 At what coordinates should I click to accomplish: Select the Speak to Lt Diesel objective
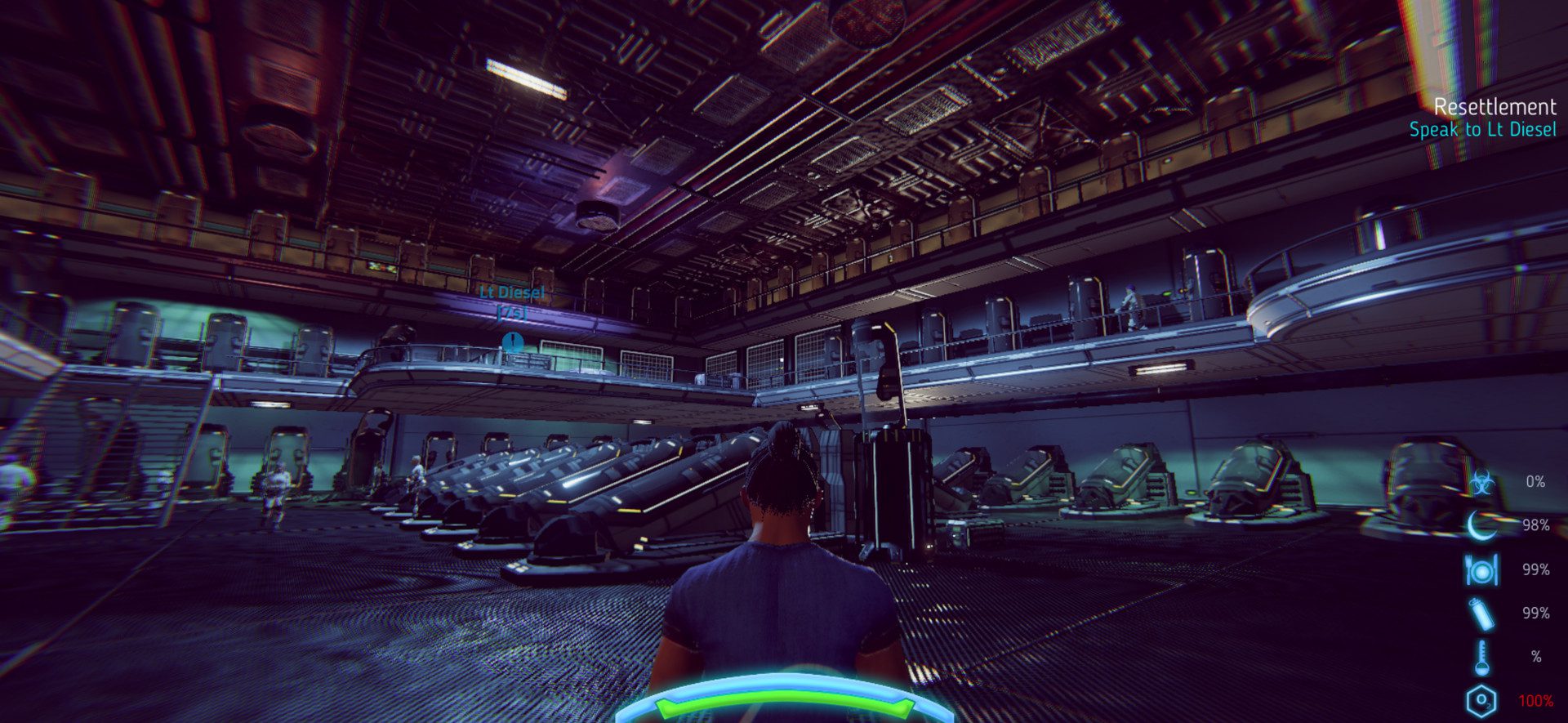[1482, 130]
